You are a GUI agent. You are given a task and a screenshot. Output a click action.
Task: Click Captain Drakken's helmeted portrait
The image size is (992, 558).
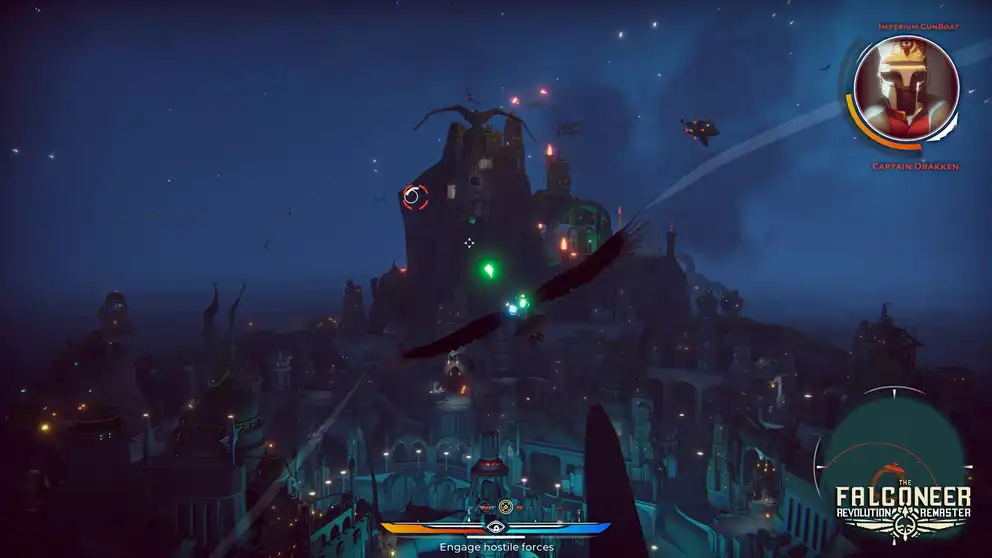click(x=905, y=90)
